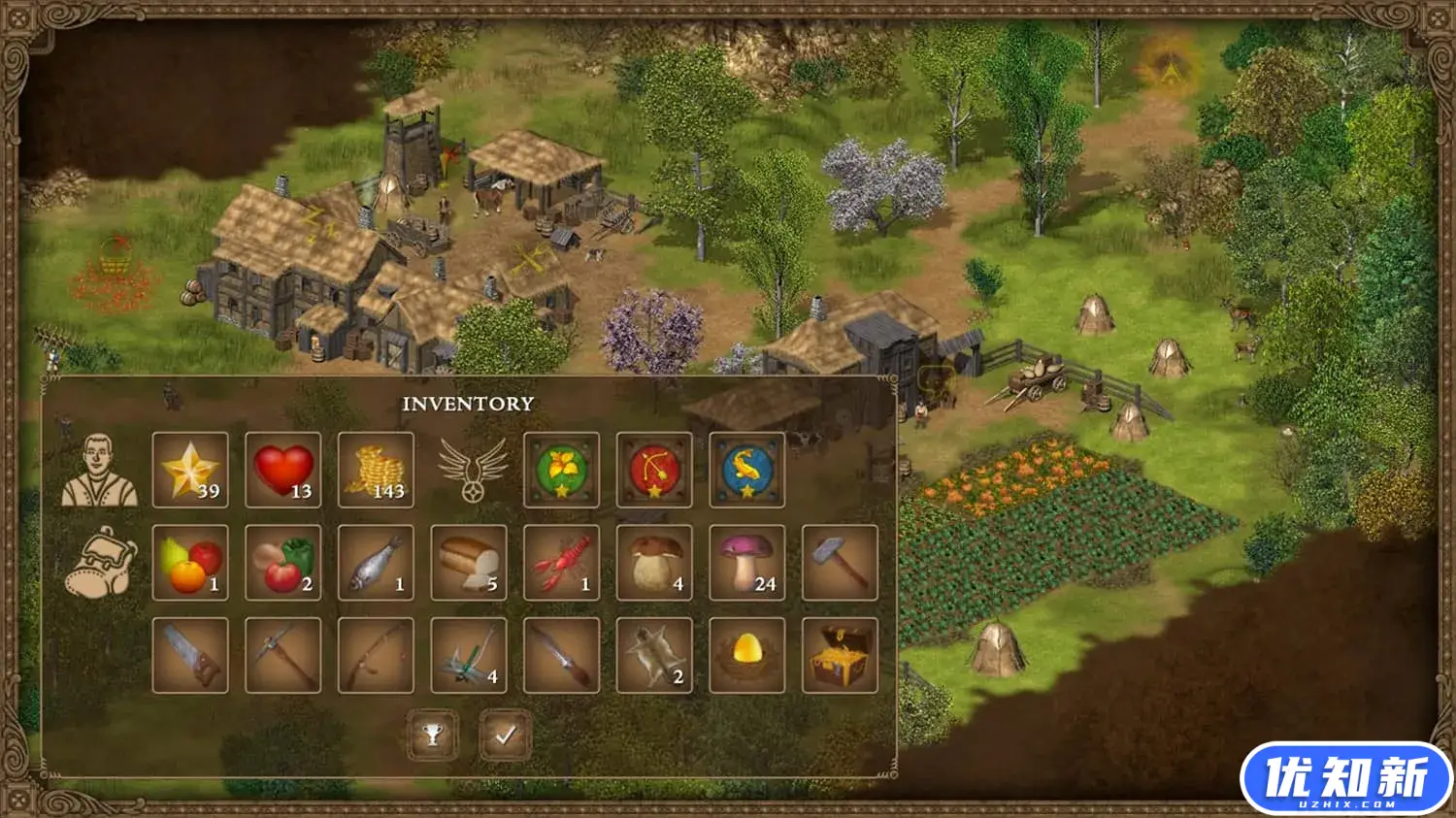The height and width of the screenshot is (818, 1456).
Task: Select the fishing rod slot
Action: [376, 656]
